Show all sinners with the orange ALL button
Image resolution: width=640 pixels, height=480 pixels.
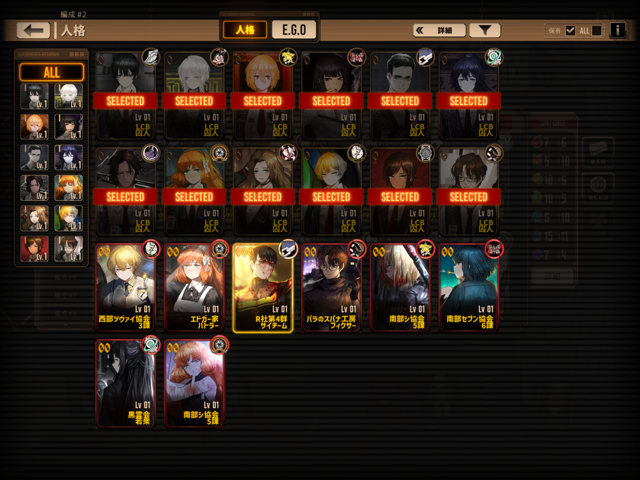51,72
